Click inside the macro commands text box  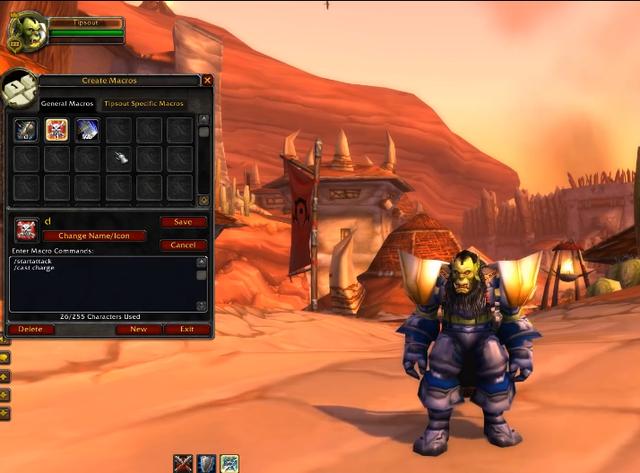[100, 283]
